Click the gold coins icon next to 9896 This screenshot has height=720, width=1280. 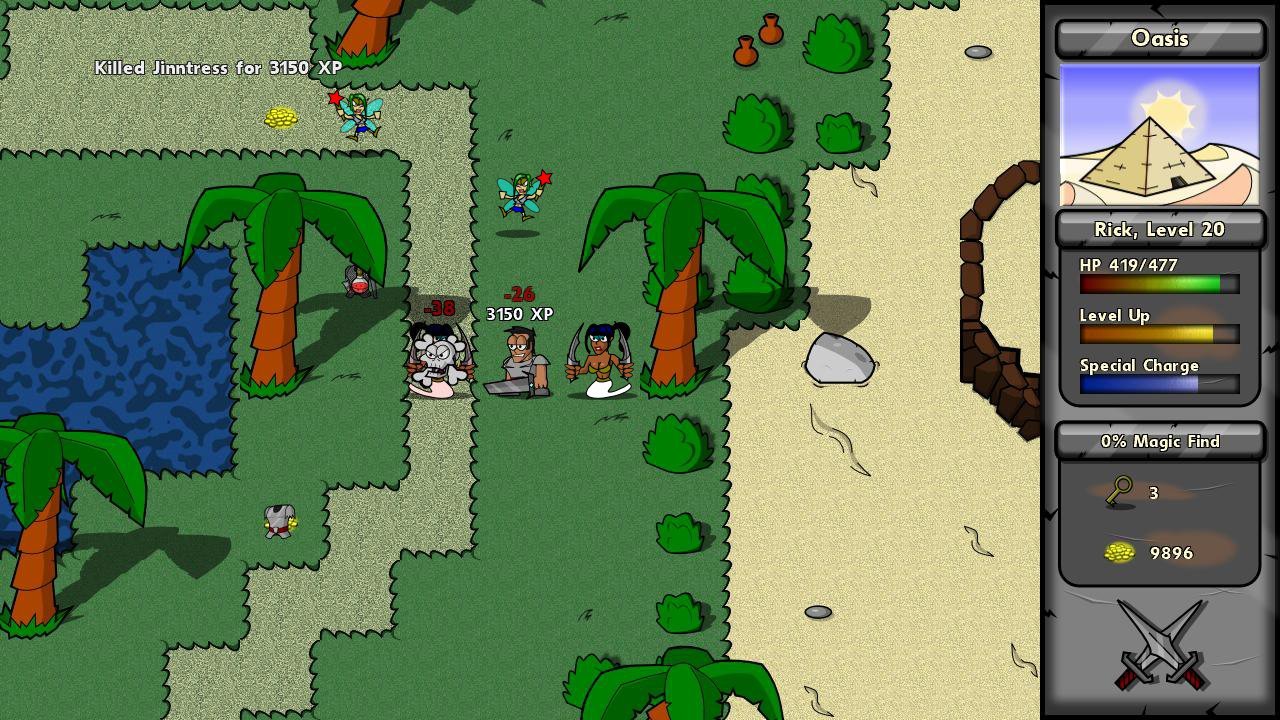pyautogui.click(x=1120, y=553)
